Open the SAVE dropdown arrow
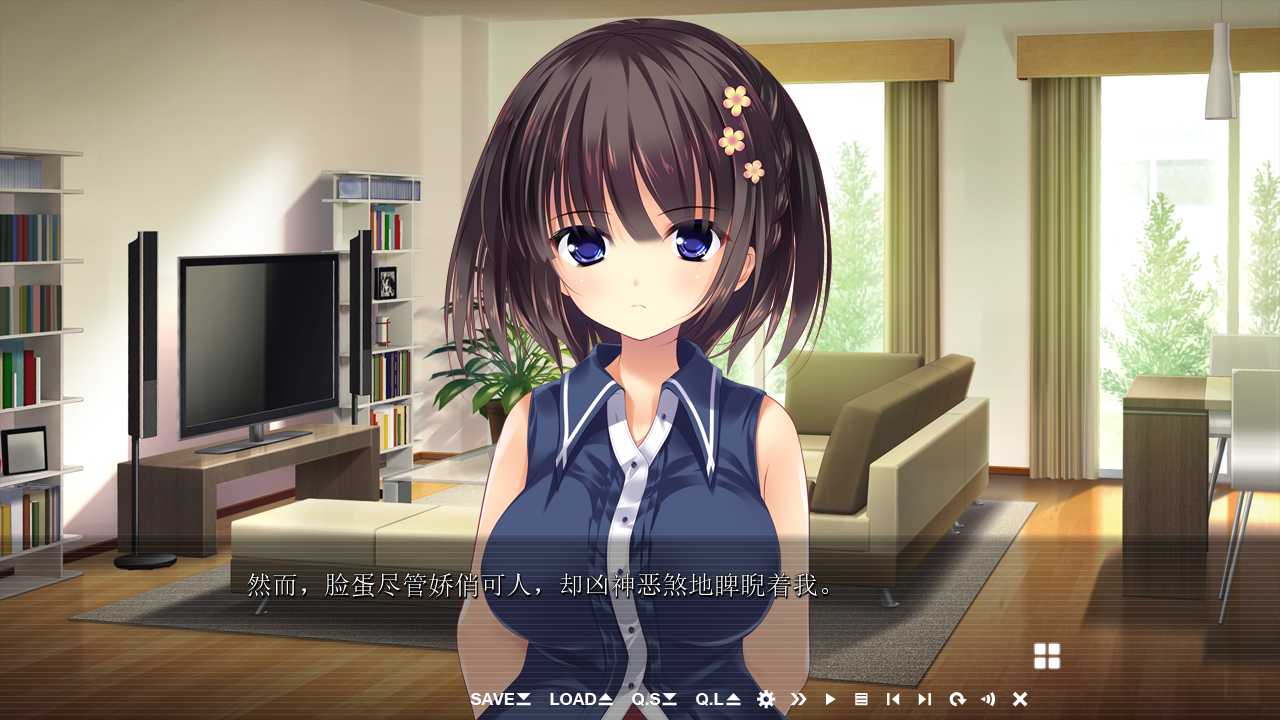This screenshot has height=720, width=1280. (x=524, y=700)
